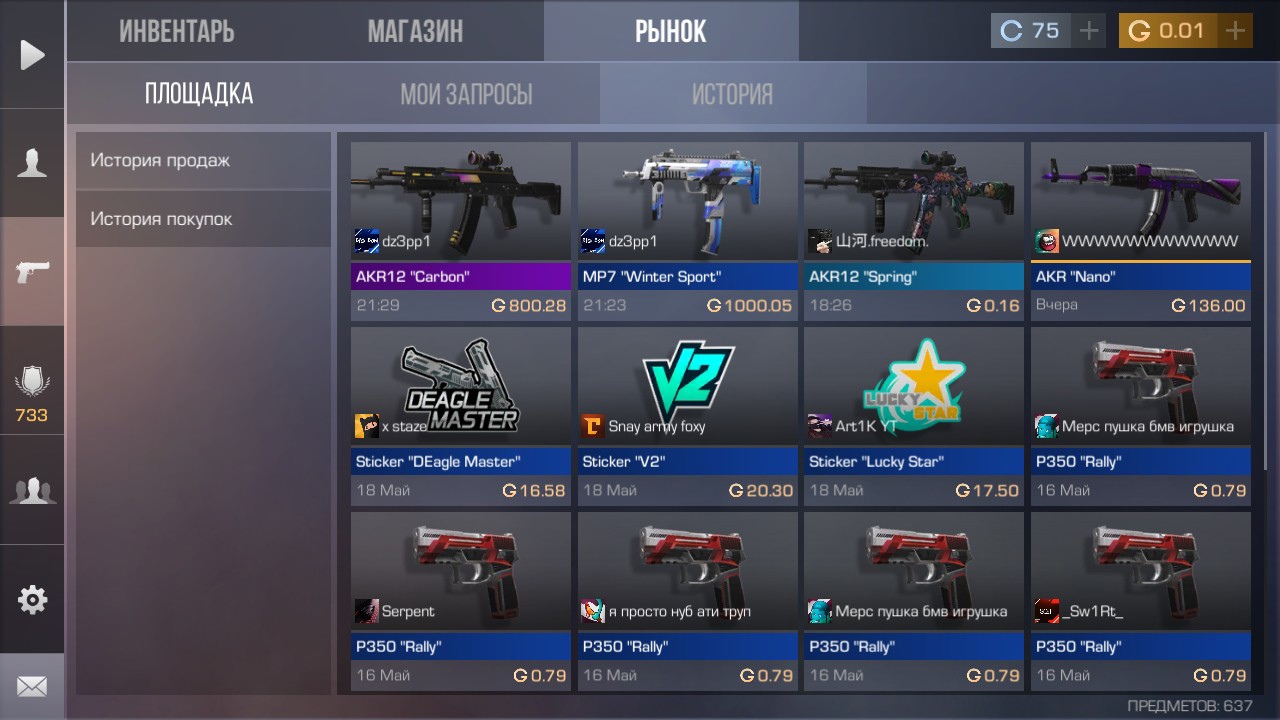Open the Площадка sub-tab
Viewport: 1280px width, 720px height.
pyautogui.click(x=199, y=94)
